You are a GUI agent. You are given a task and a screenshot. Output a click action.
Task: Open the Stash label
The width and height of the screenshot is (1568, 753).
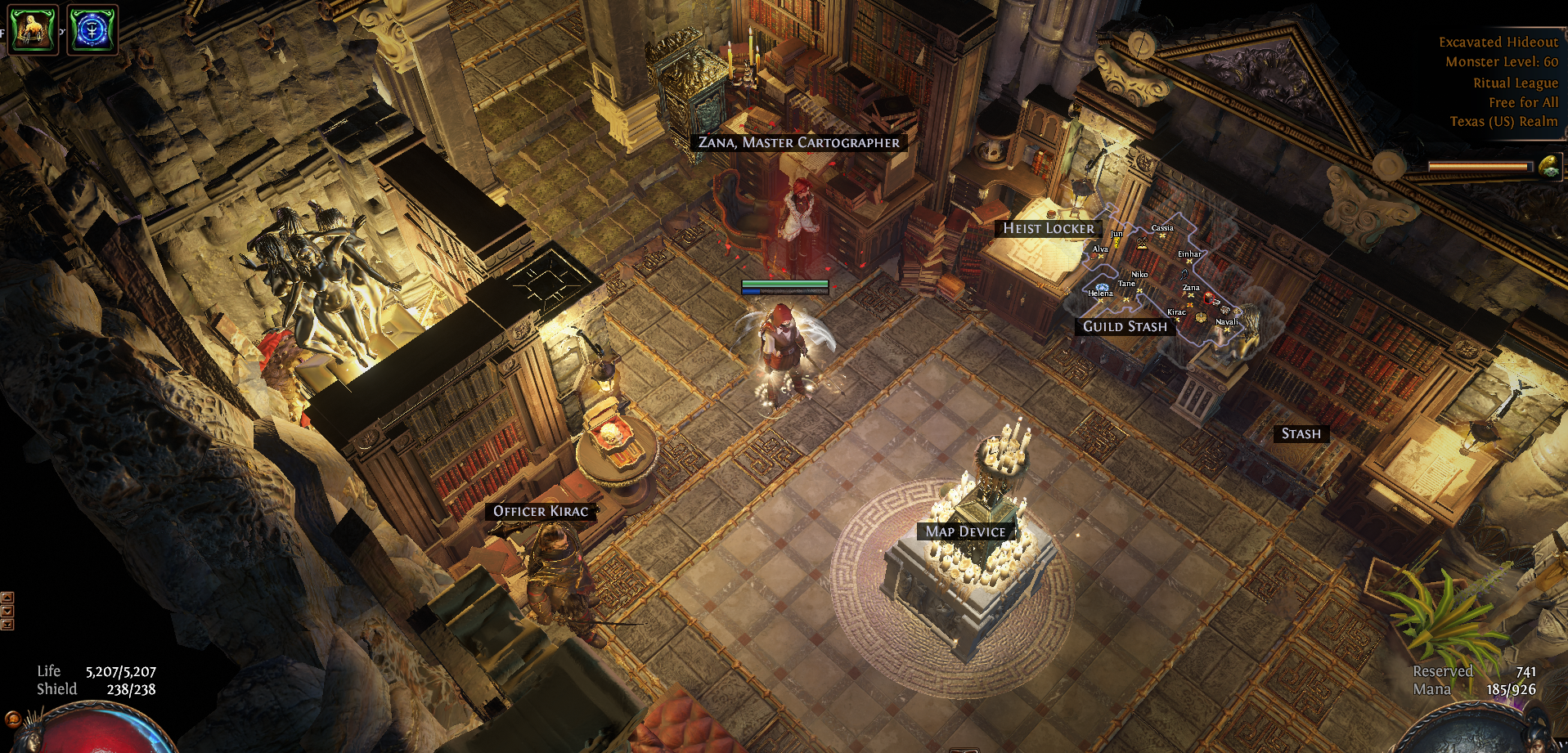pyautogui.click(x=1301, y=434)
